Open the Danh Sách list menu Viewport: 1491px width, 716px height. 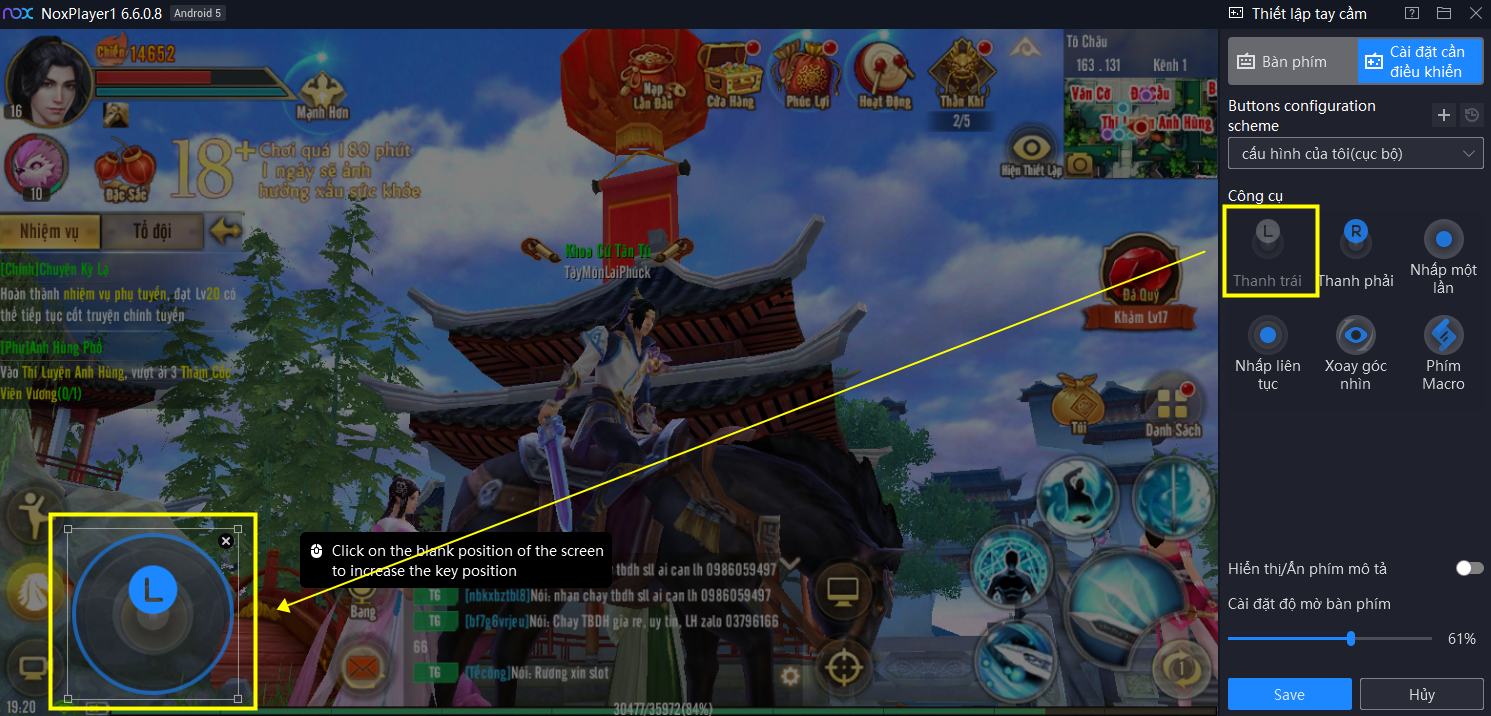[1173, 405]
